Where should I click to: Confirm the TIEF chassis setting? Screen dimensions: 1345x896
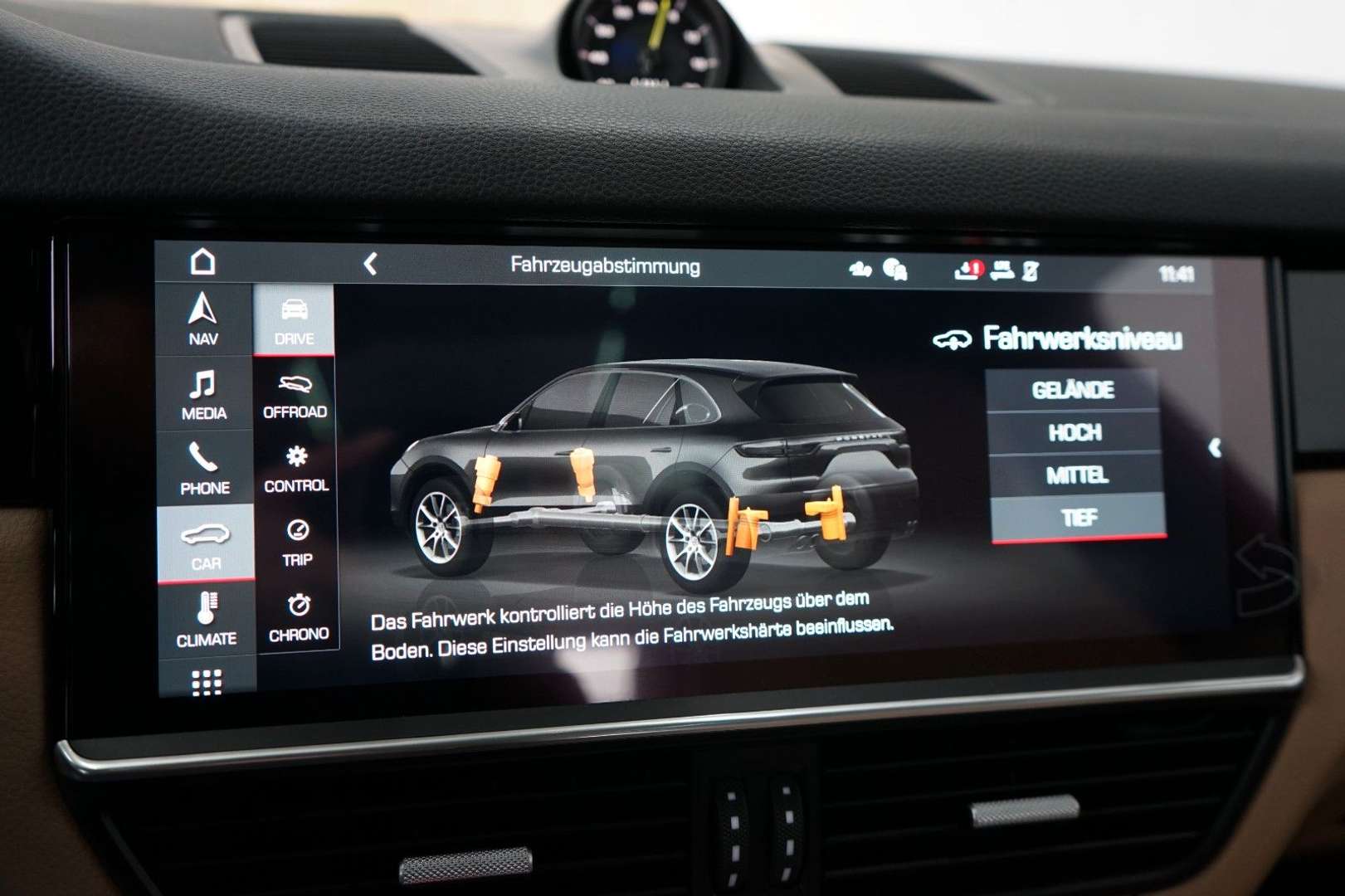pyautogui.click(x=1080, y=518)
